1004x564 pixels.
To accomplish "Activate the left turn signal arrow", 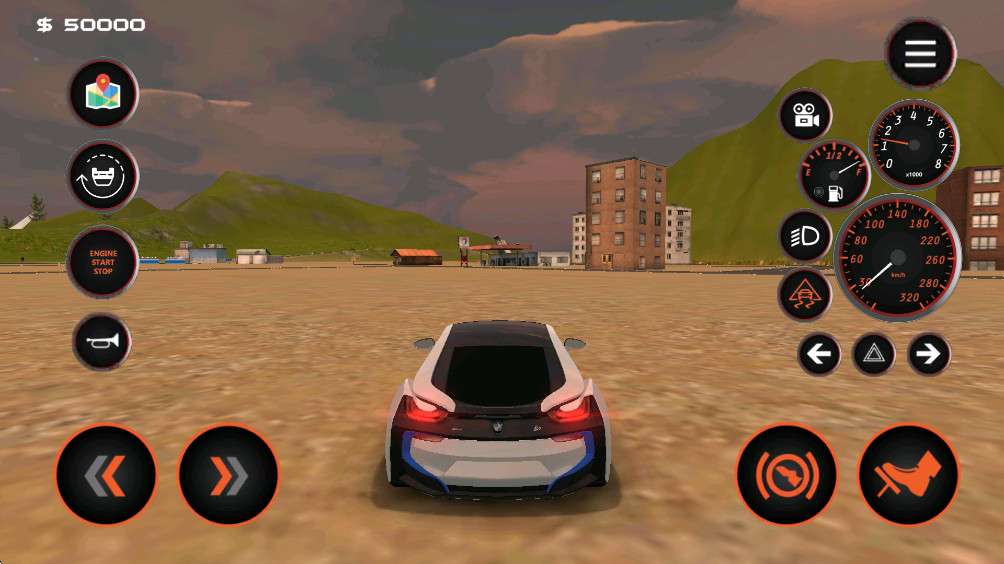I will (x=819, y=354).
